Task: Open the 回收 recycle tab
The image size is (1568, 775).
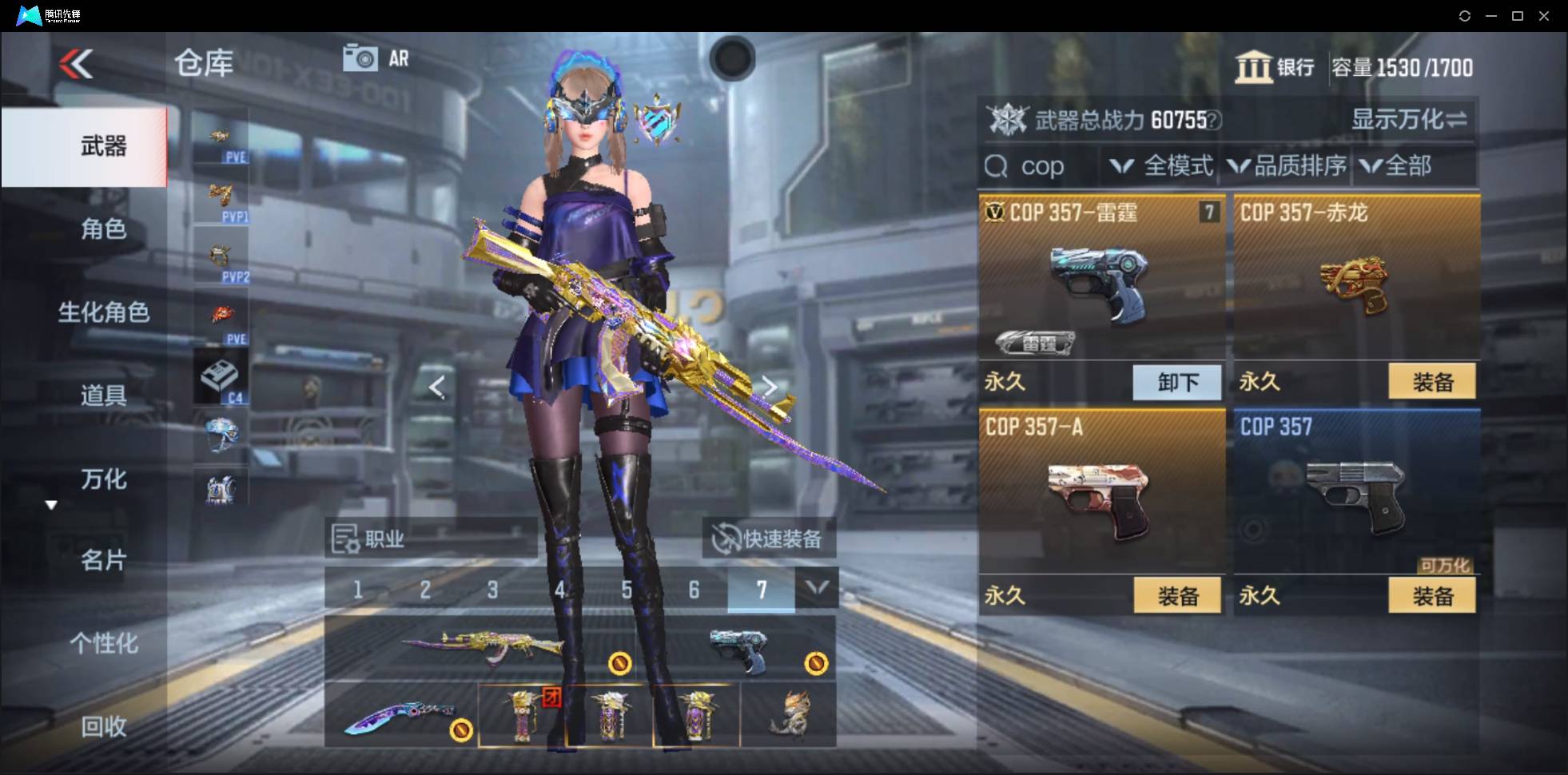Action: (103, 726)
